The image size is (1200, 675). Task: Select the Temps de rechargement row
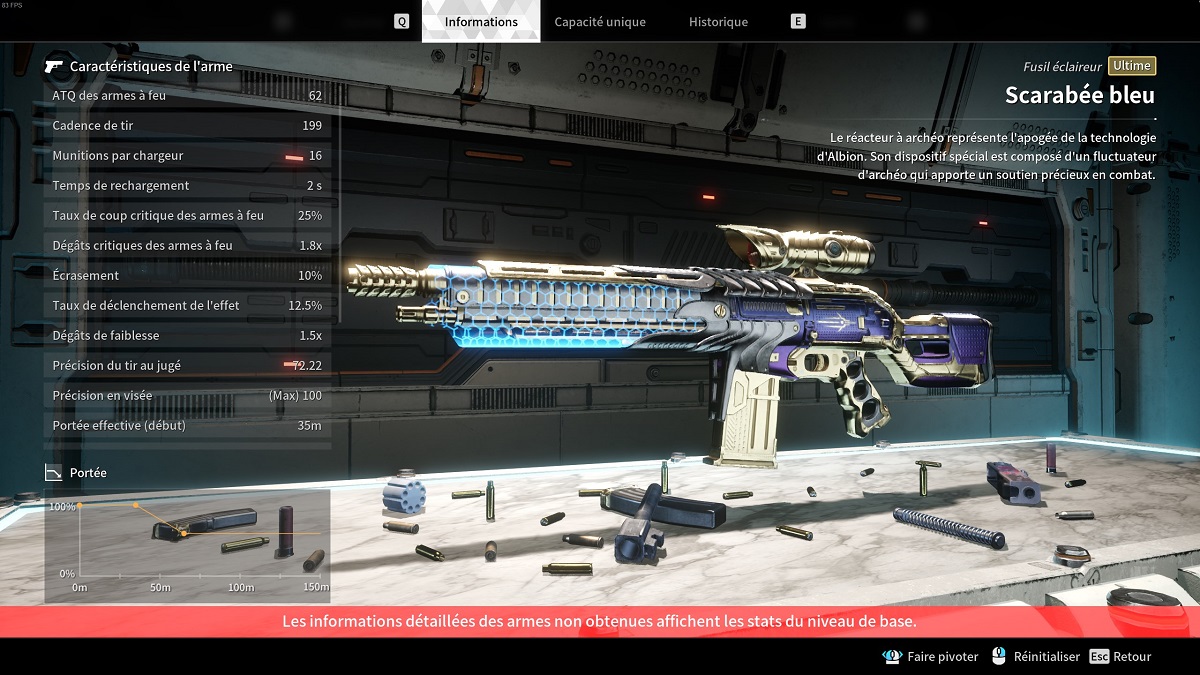[187, 186]
